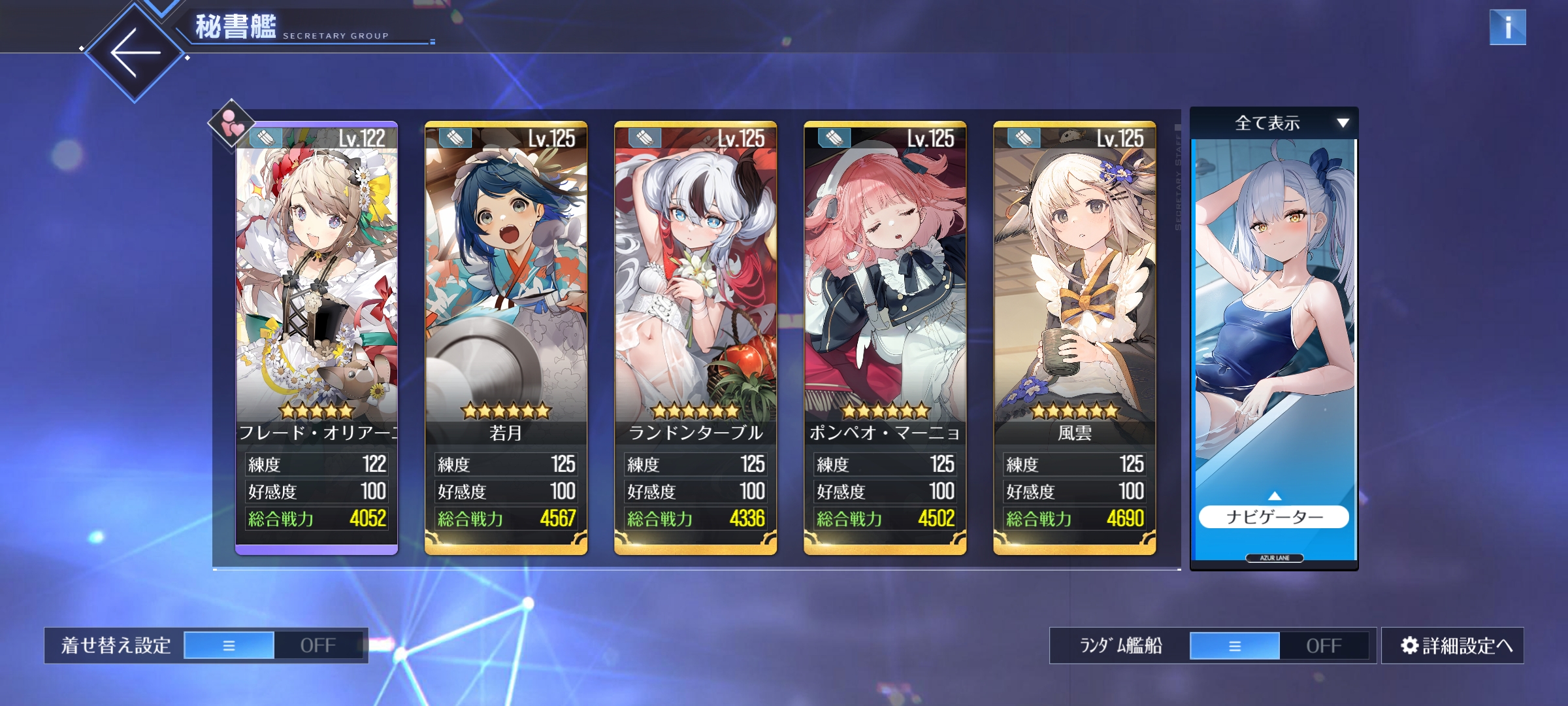Toggle the ランダム艦船 switch

[1279, 645]
